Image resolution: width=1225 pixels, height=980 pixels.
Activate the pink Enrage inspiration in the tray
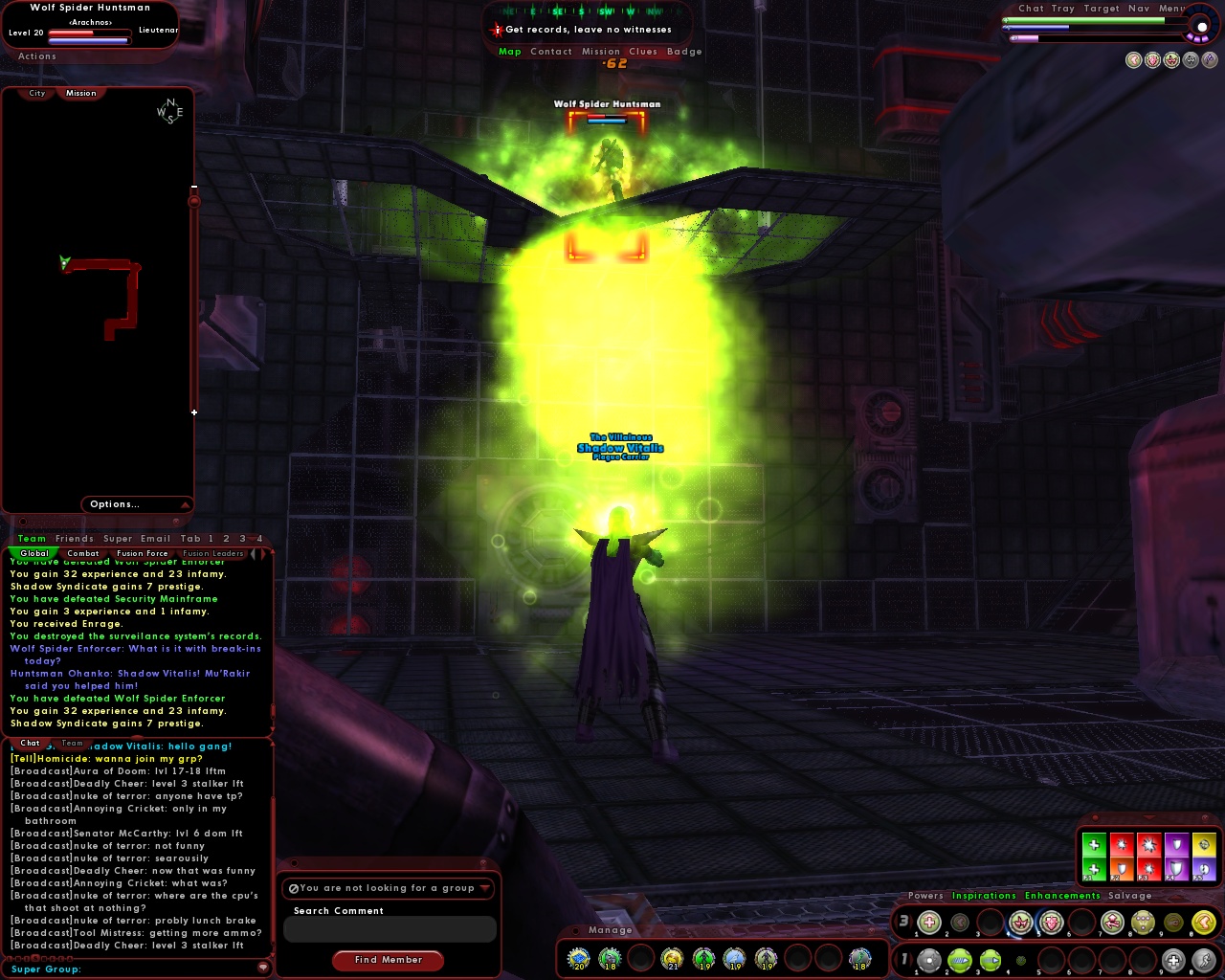(1018, 921)
